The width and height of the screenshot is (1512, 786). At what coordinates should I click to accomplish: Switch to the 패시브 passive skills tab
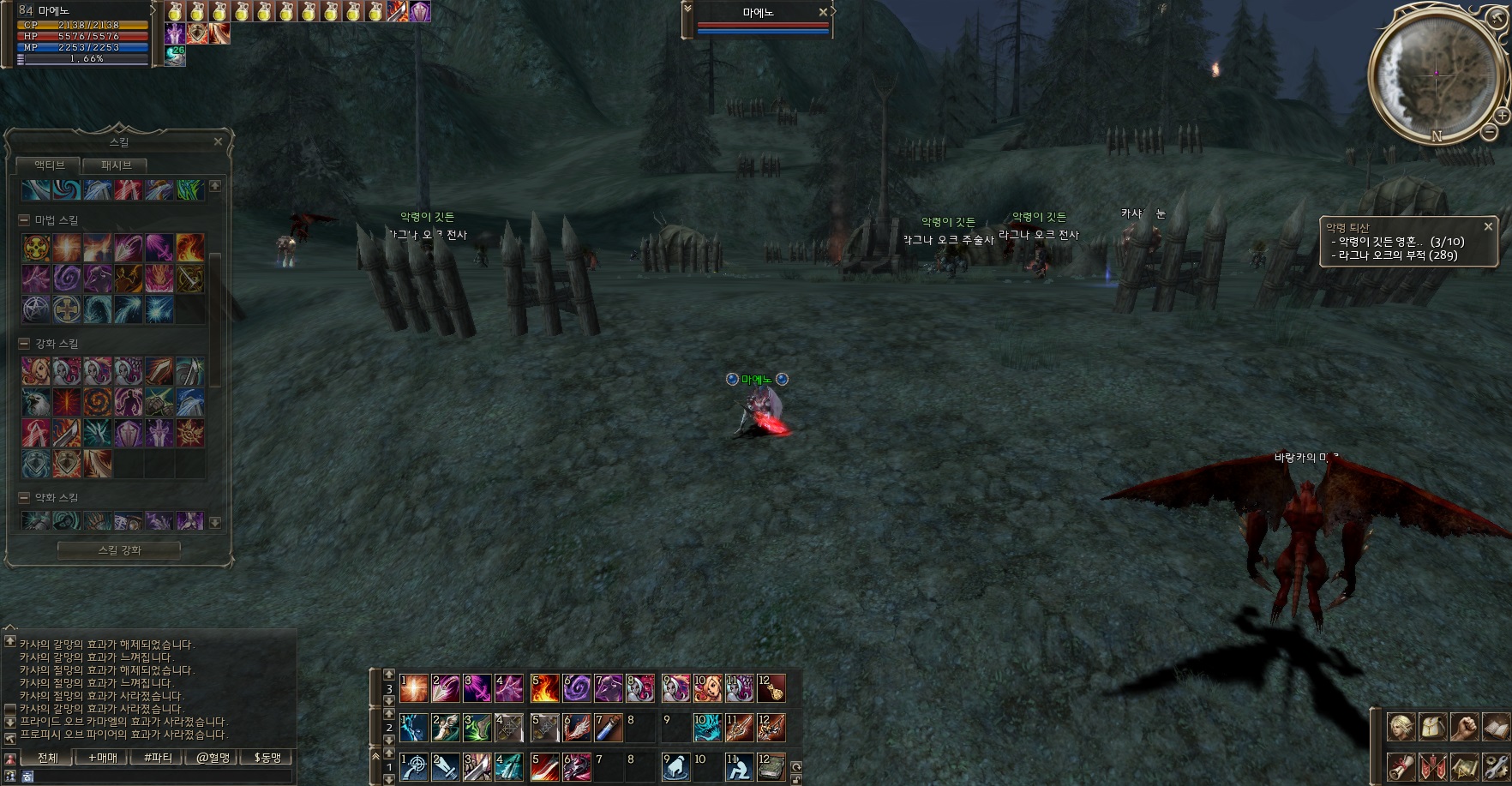click(117, 165)
